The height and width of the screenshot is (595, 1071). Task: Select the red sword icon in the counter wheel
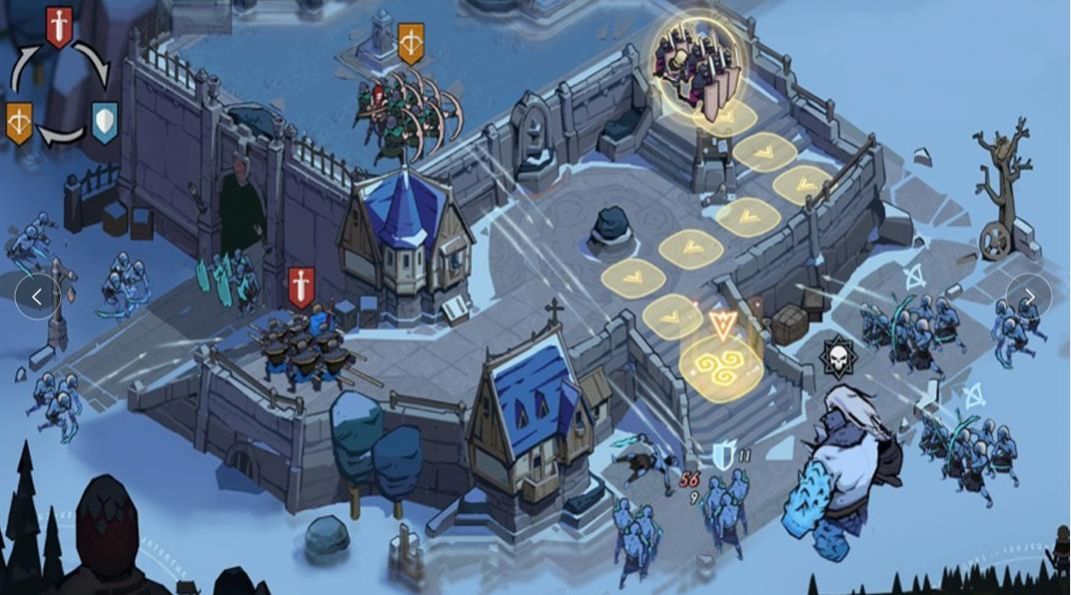(59, 25)
